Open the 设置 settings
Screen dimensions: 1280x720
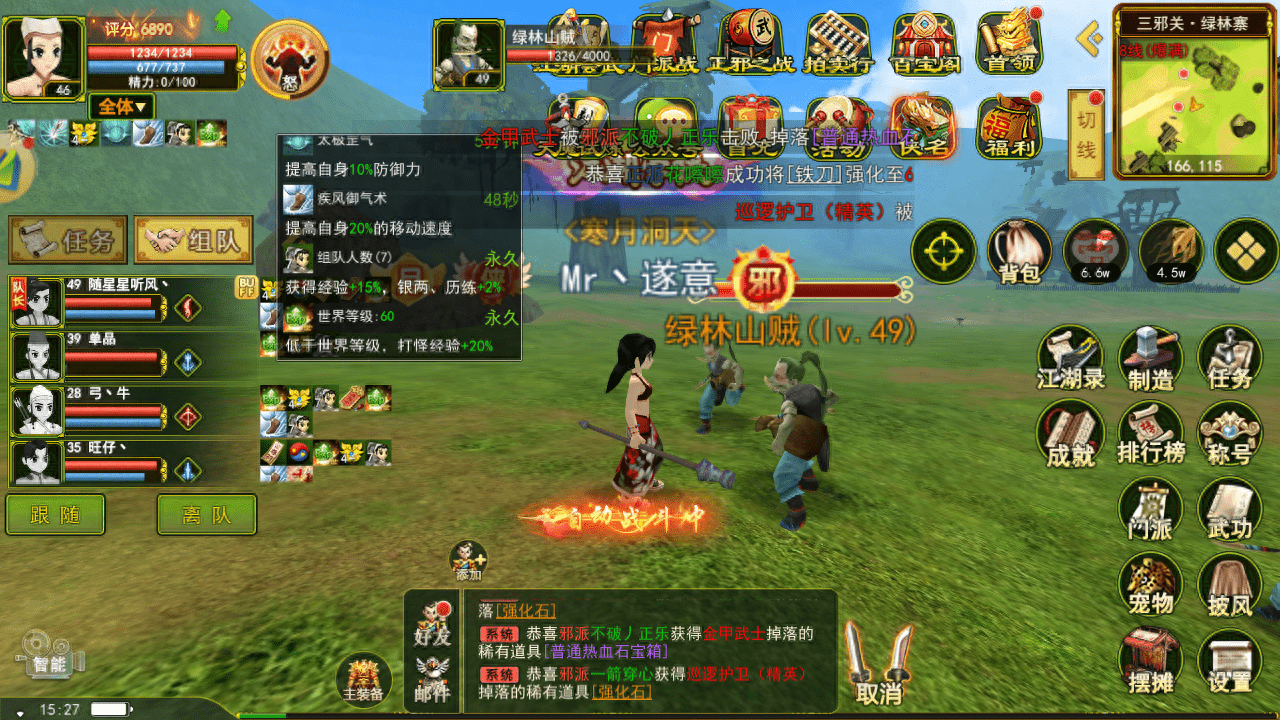(x=1229, y=662)
